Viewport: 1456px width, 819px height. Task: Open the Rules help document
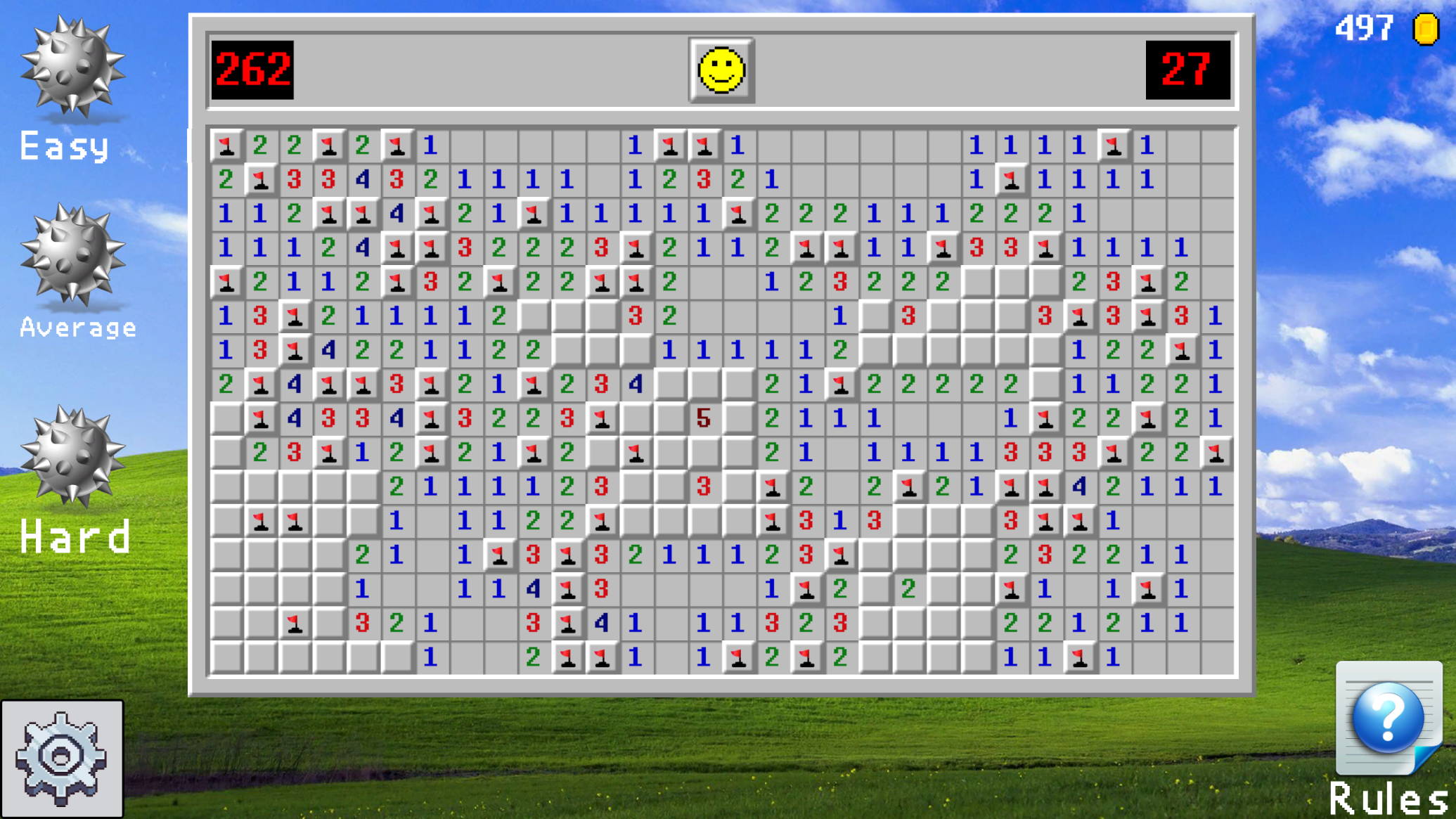coord(1390,718)
